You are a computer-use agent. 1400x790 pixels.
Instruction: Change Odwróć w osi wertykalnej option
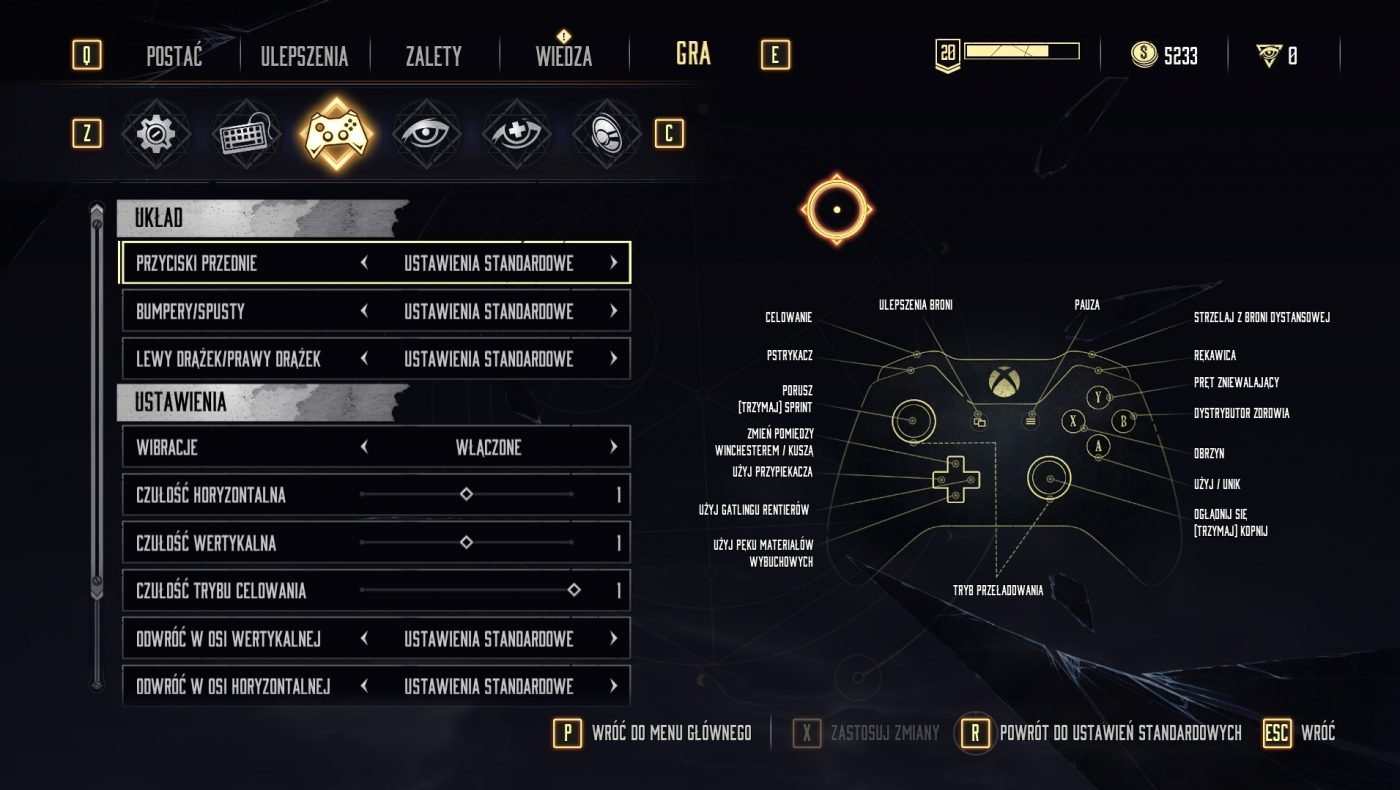click(x=613, y=638)
